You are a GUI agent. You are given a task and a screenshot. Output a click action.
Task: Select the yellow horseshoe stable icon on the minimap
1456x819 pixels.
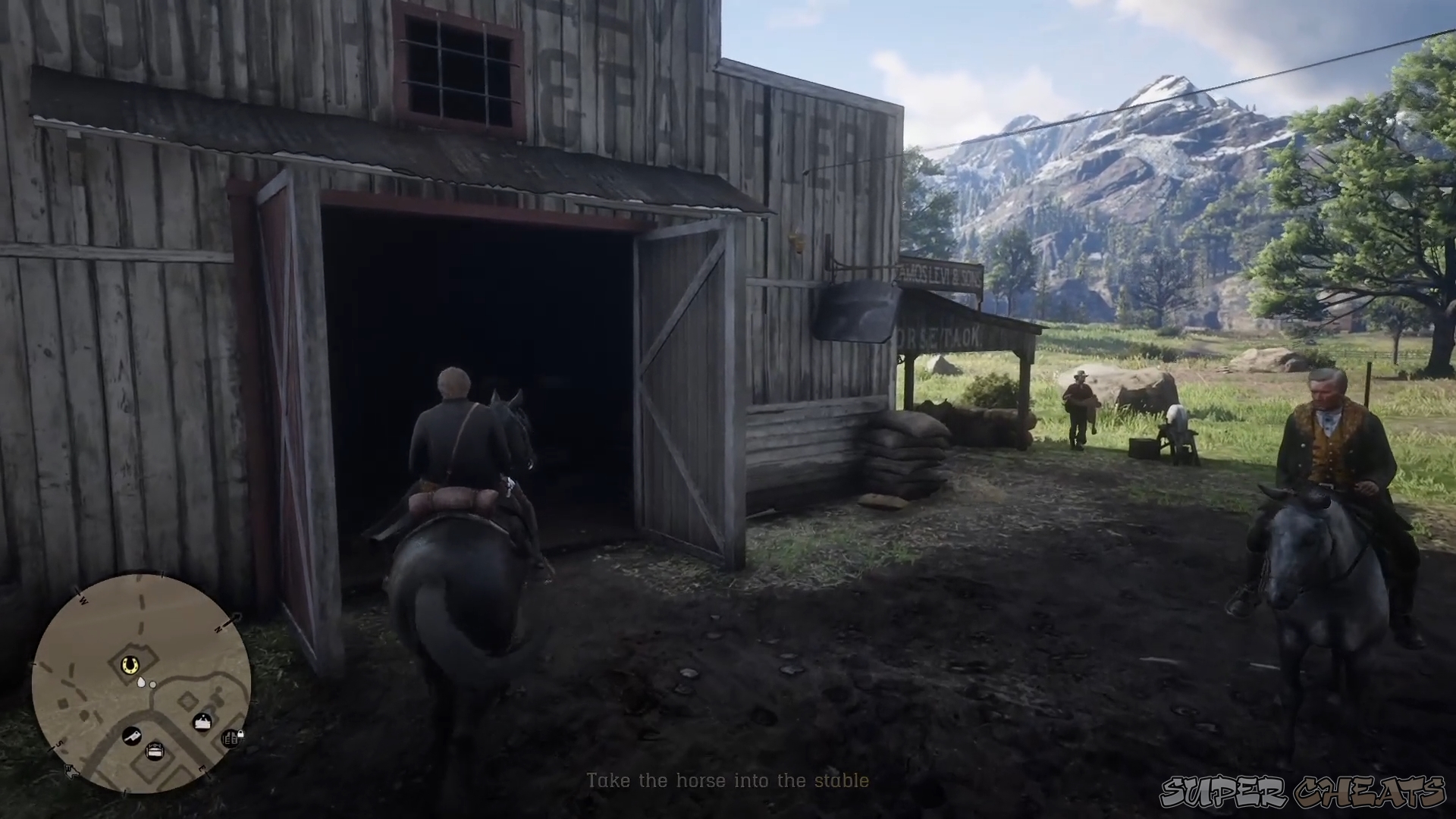tap(129, 664)
